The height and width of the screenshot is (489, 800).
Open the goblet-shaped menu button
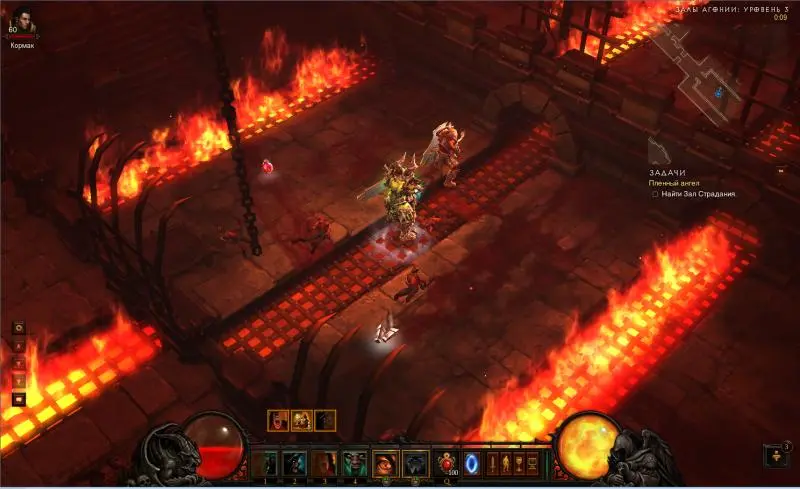point(519,463)
